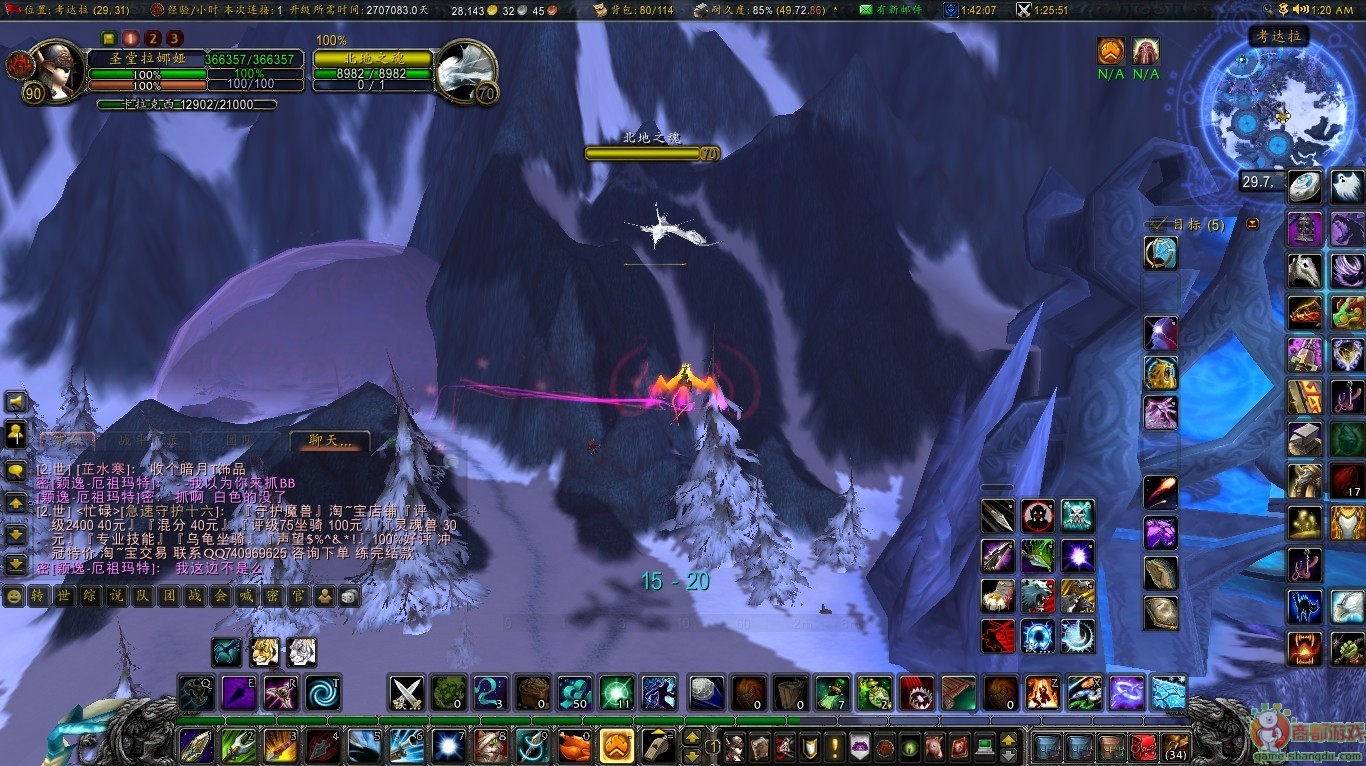Click the red skull ability icon
This screenshot has width=1366, height=766.
(x=1038, y=516)
